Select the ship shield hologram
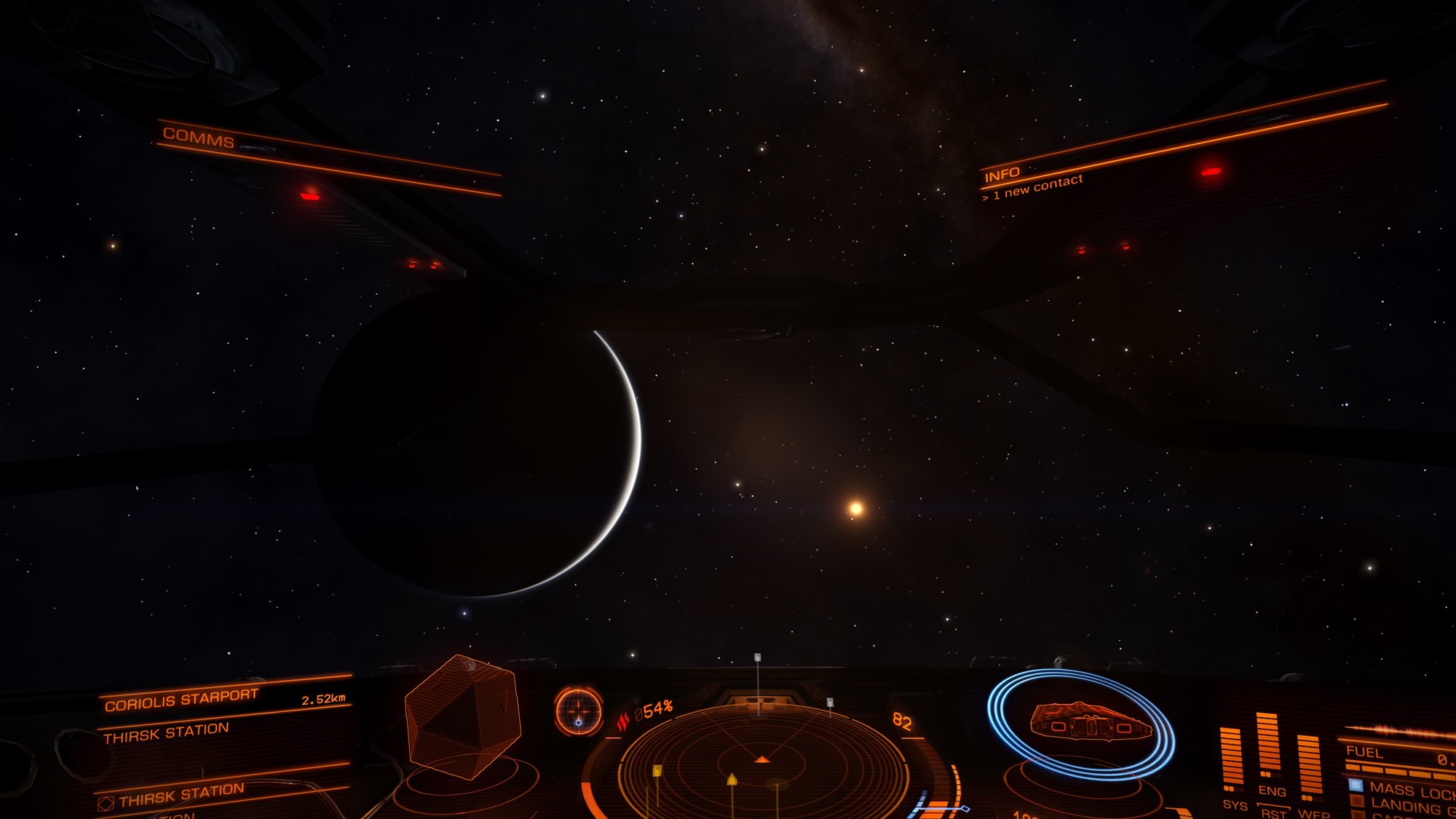Viewport: 1456px width, 819px height. pos(1081,723)
